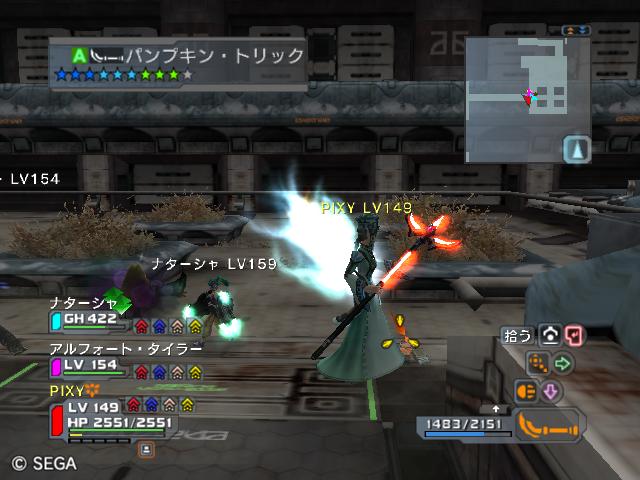Click the white character silhouette action icon
The image size is (640, 480).
tap(550, 336)
